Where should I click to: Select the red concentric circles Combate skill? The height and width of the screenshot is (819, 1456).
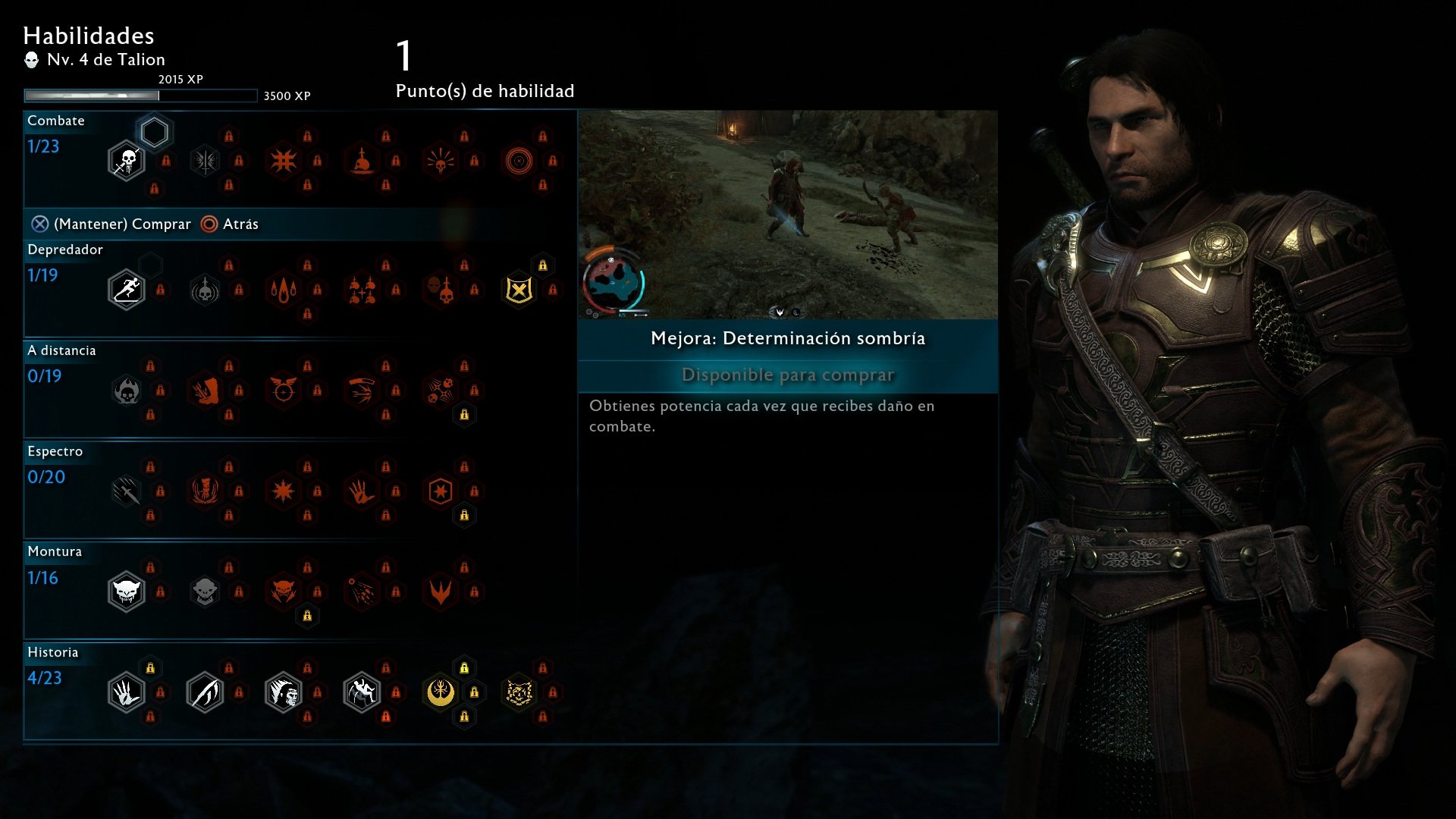(x=519, y=161)
